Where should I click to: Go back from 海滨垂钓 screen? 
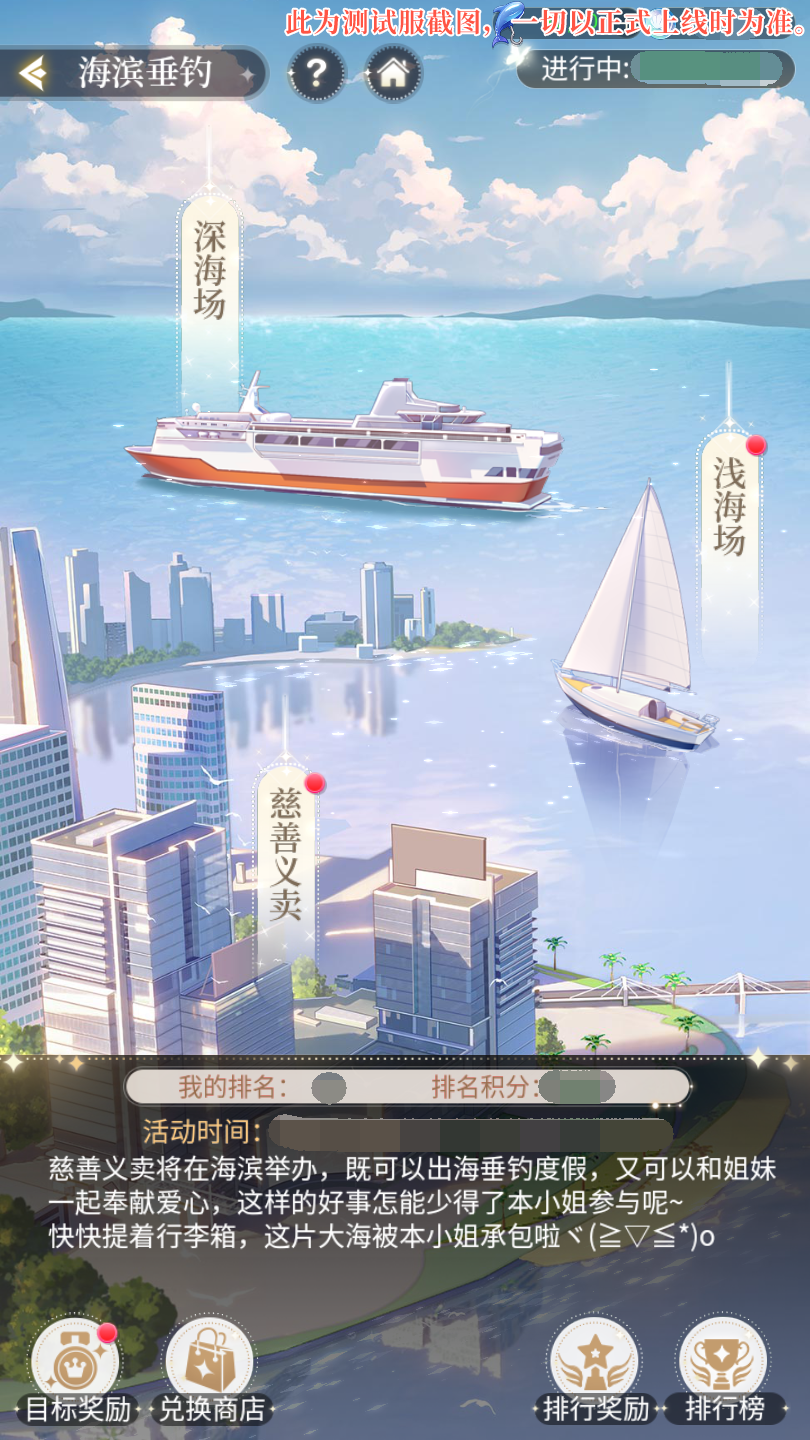(34, 73)
